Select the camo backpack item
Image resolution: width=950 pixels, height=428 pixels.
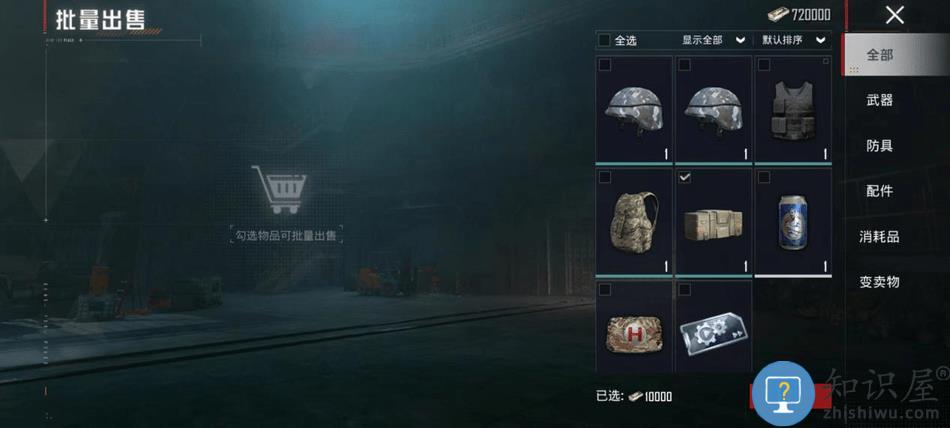(634, 221)
